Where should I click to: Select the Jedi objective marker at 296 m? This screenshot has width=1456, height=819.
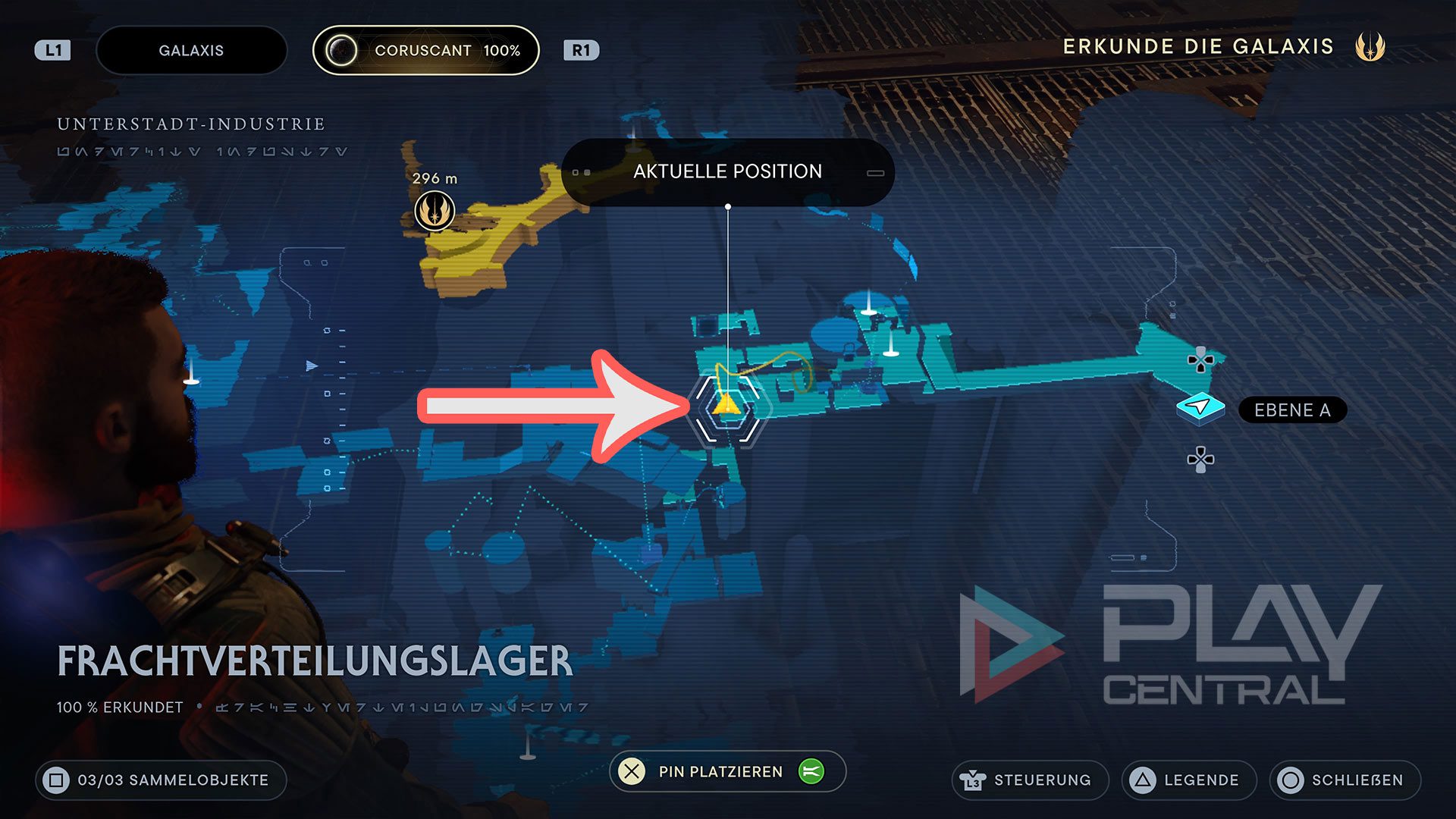(x=435, y=211)
